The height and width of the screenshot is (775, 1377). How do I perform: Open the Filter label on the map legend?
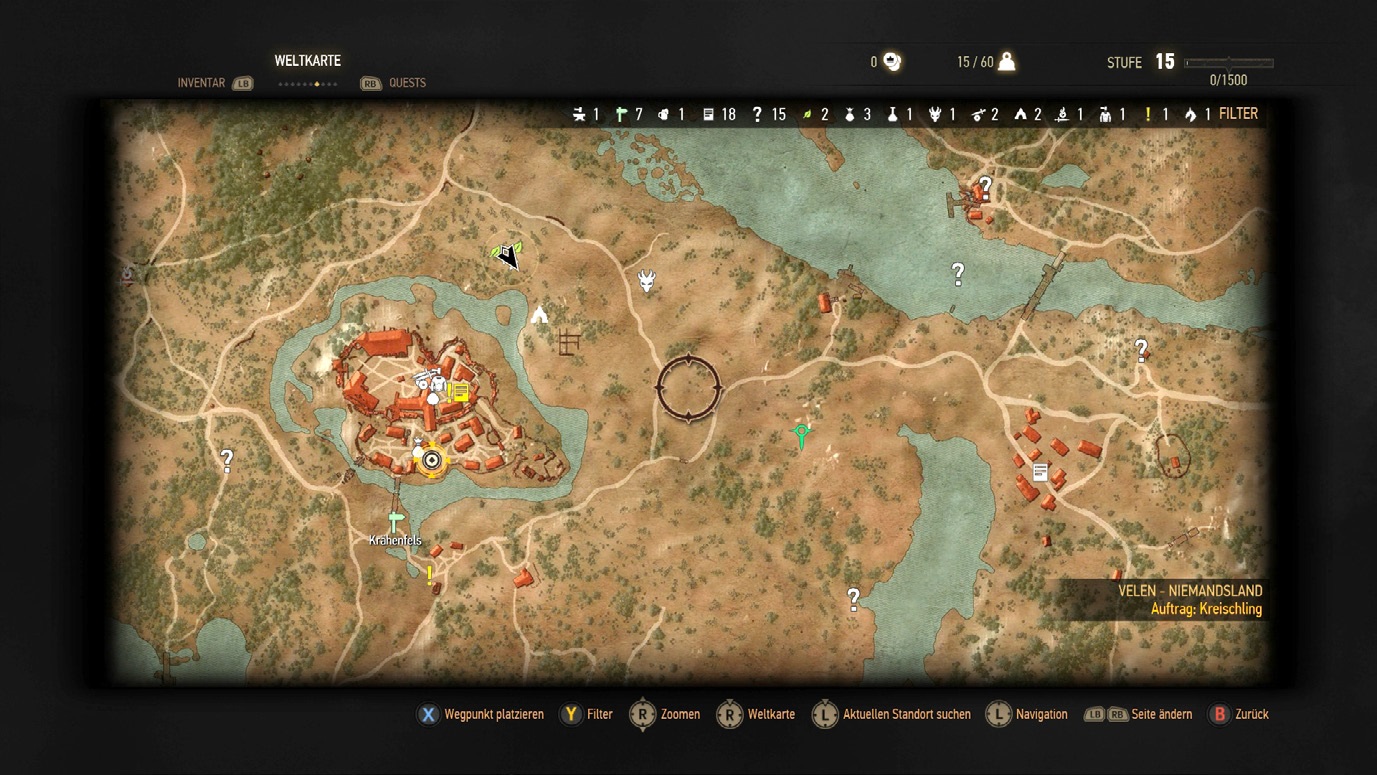point(1238,114)
